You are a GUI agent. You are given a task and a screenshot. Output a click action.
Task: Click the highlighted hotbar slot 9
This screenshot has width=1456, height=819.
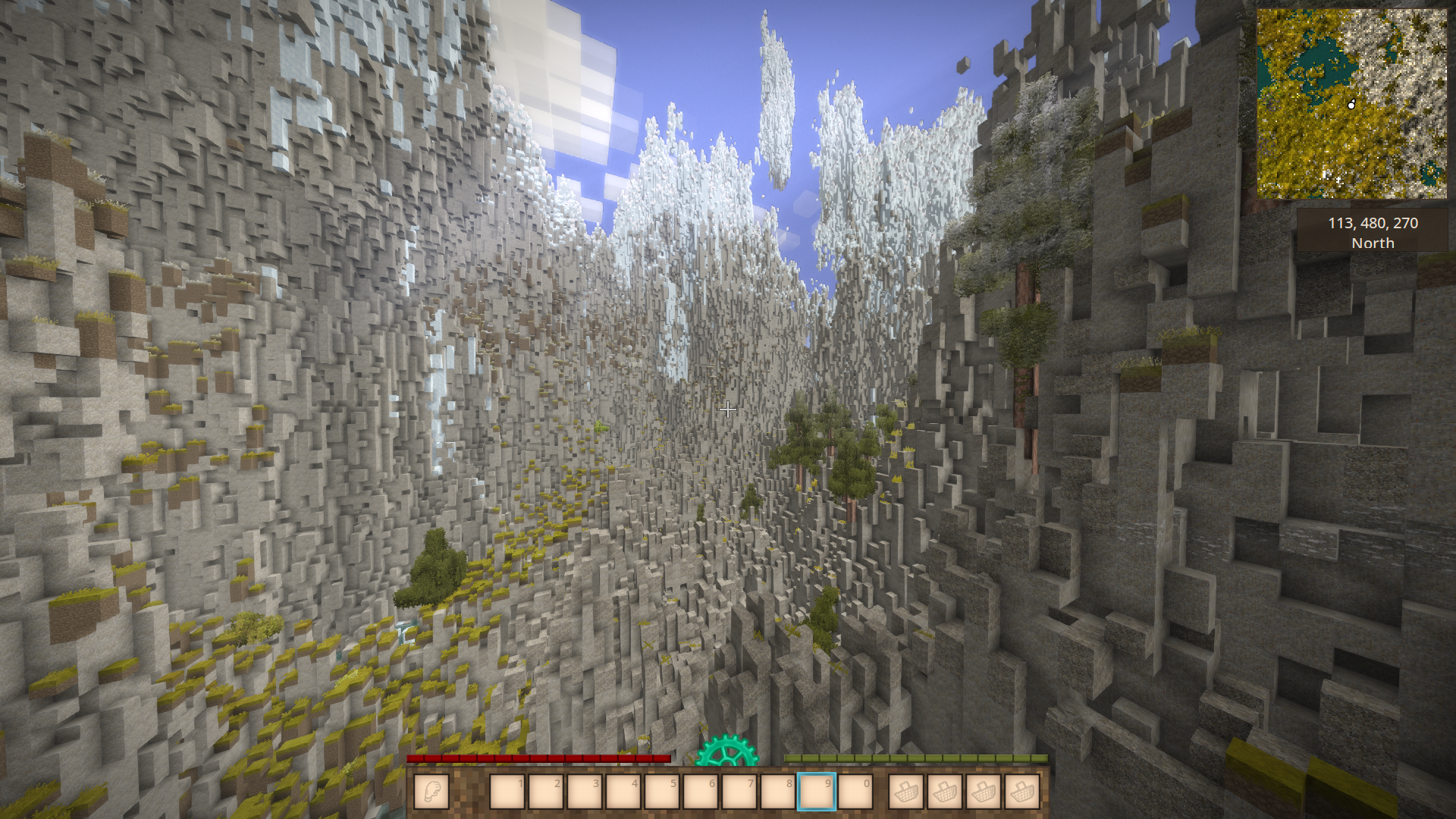pyautogui.click(x=817, y=792)
